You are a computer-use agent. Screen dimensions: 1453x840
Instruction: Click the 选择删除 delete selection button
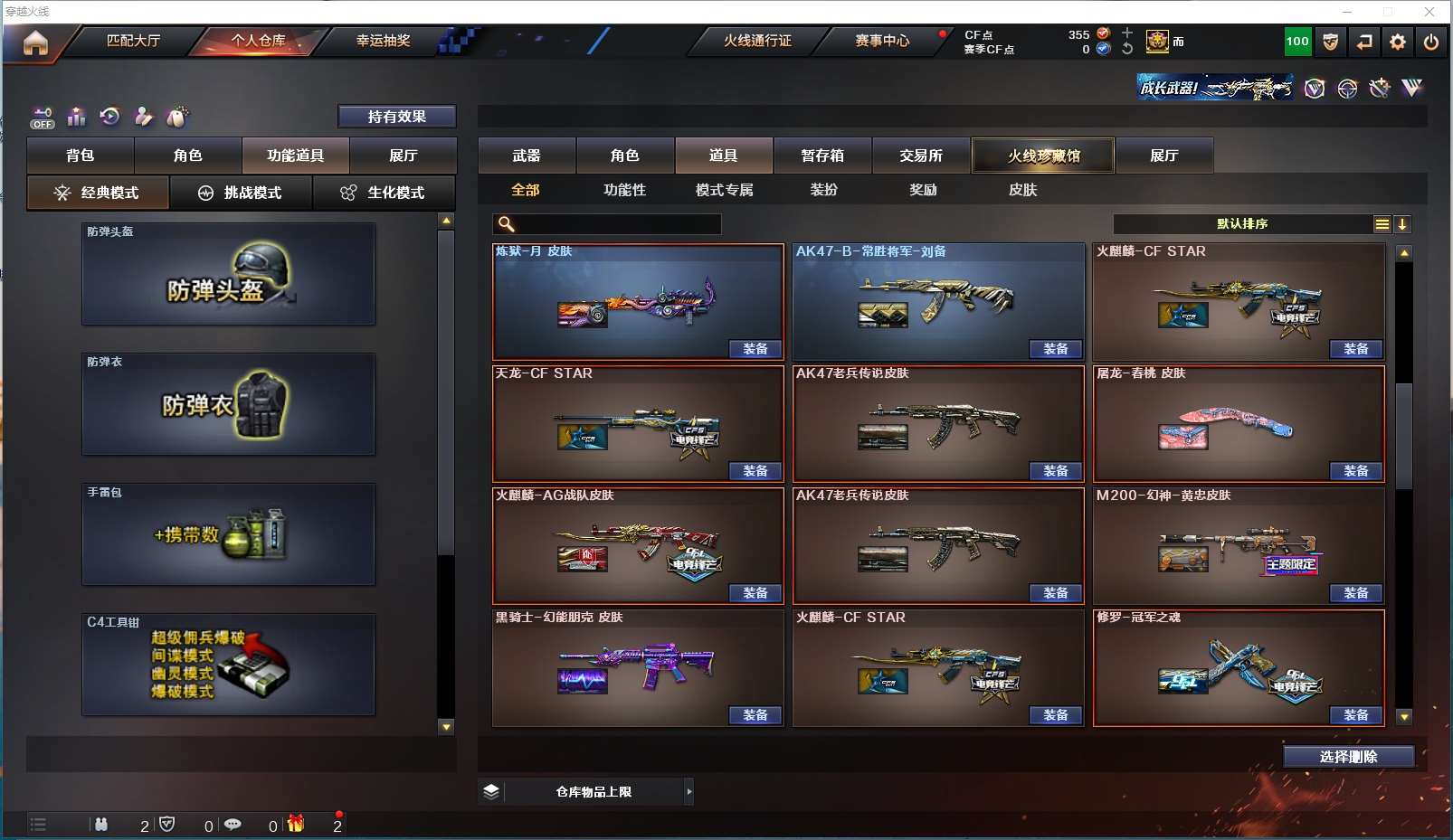pyautogui.click(x=1348, y=757)
